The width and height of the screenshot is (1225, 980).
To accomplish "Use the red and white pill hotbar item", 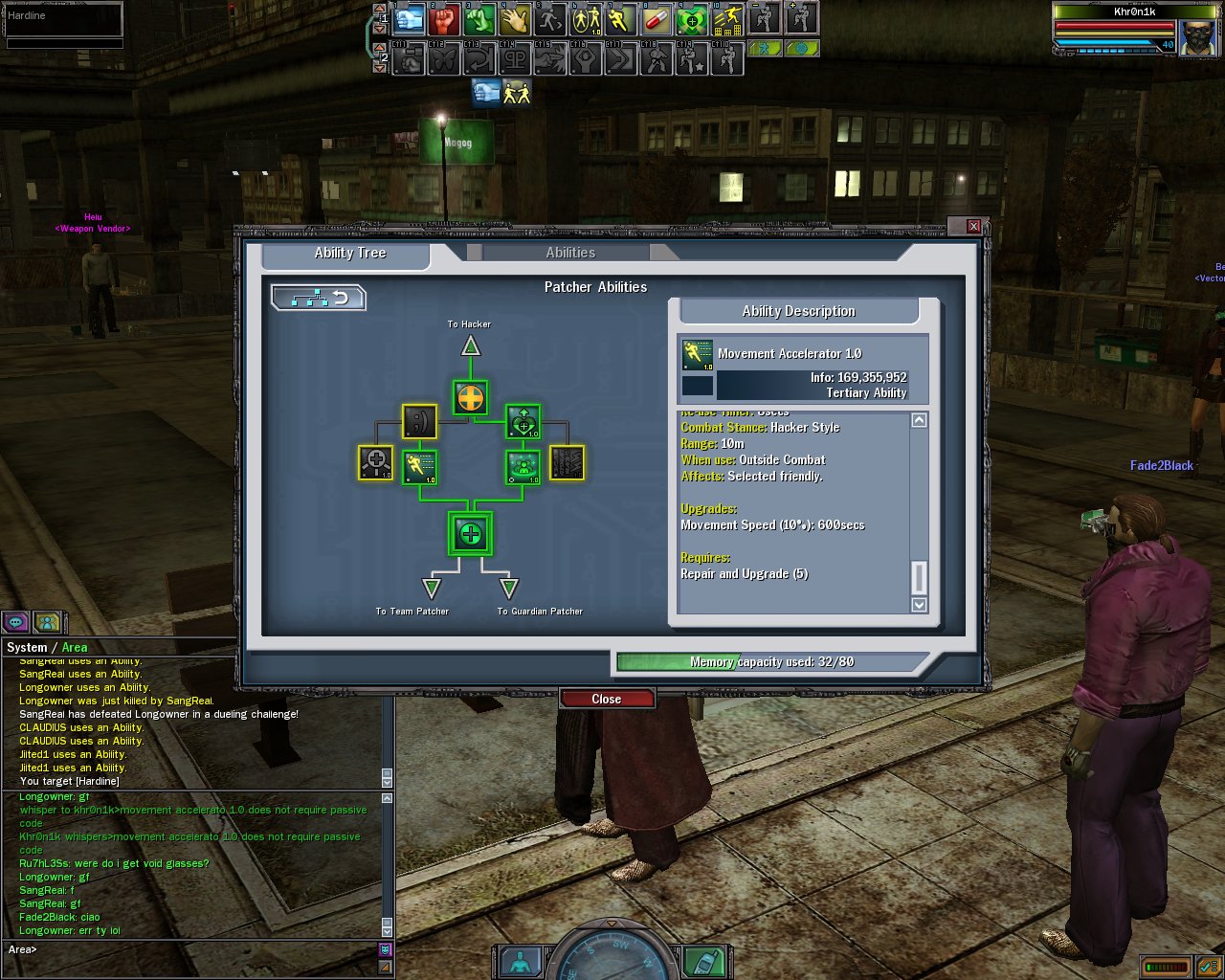I will pos(657,19).
